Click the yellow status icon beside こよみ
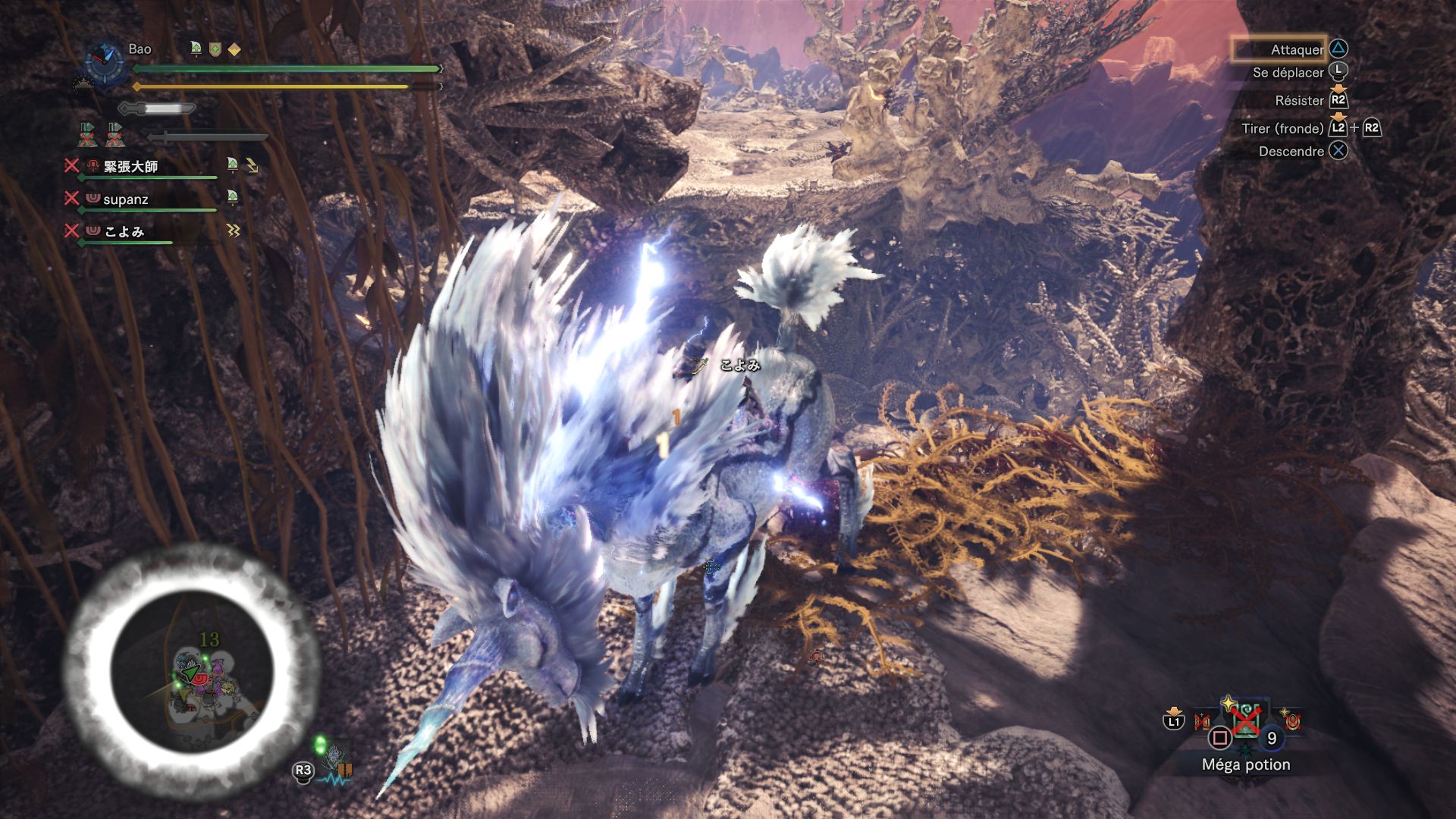This screenshot has width=1456, height=819. (x=233, y=231)
